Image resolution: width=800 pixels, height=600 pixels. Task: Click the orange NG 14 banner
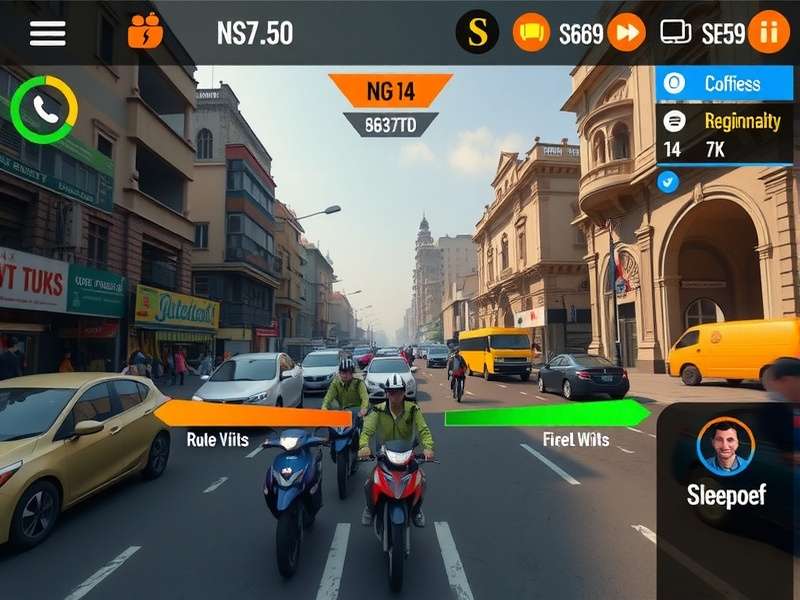(x=390, y=91)
